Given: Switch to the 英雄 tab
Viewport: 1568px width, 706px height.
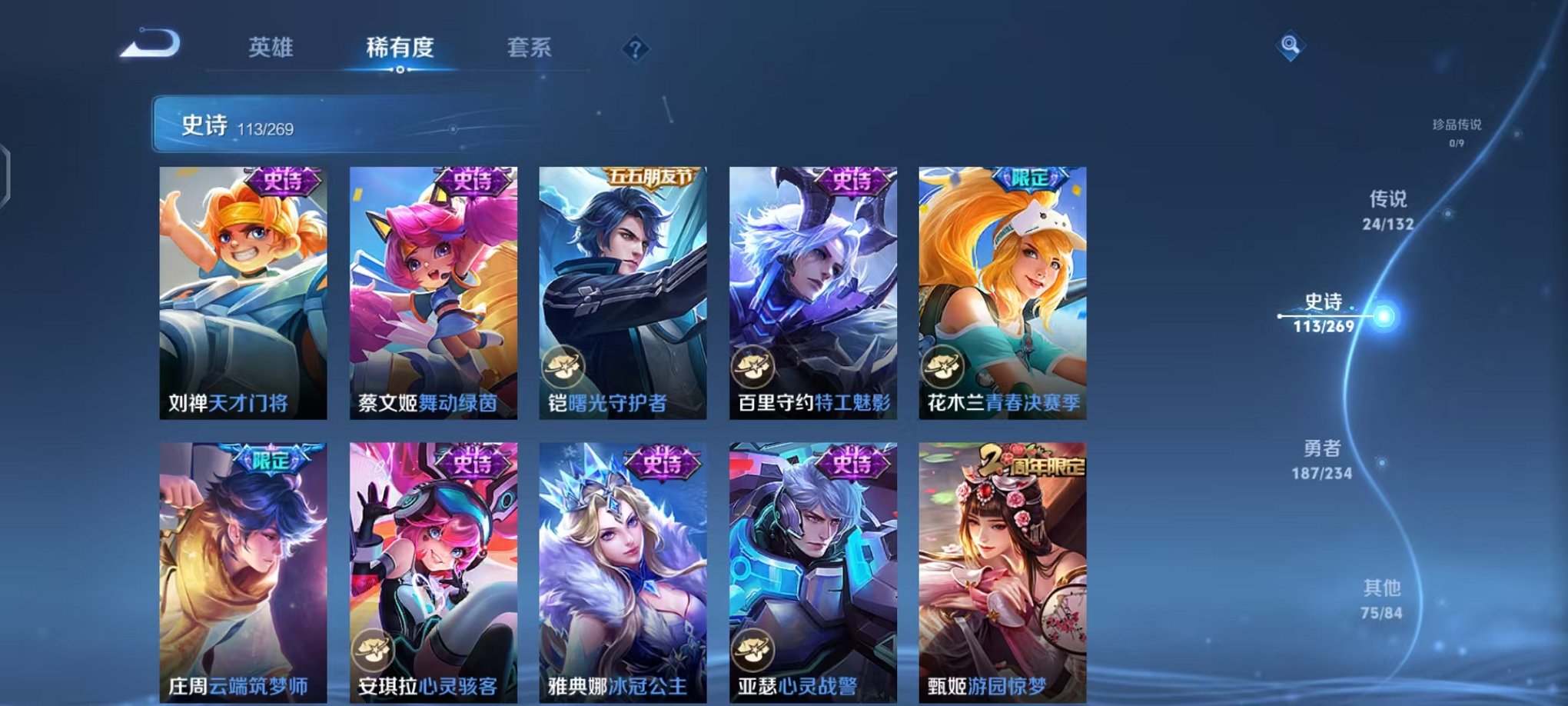Looking at the screenshot, I should 273,48.
